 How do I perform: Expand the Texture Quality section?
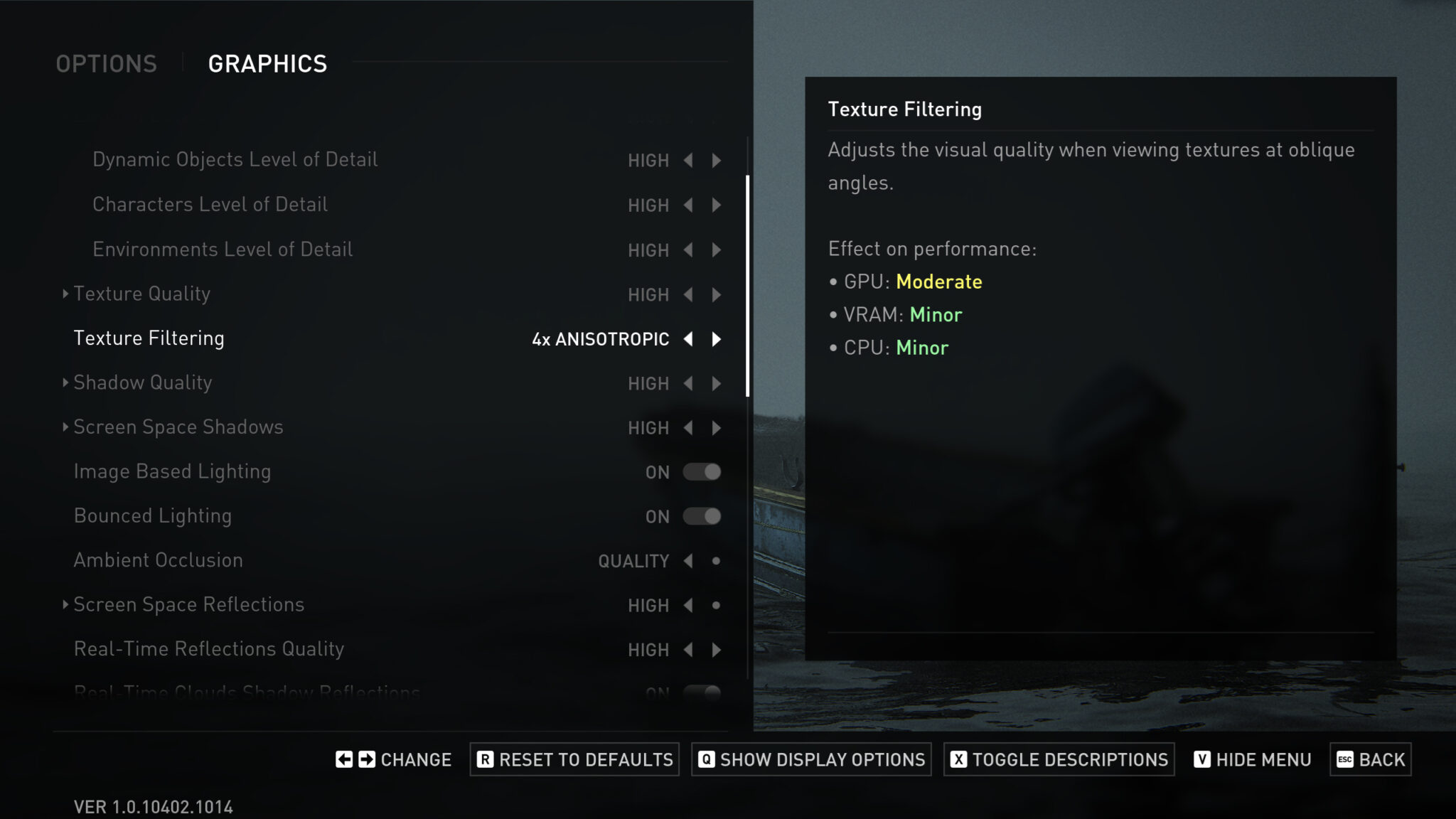coord(65,294)
